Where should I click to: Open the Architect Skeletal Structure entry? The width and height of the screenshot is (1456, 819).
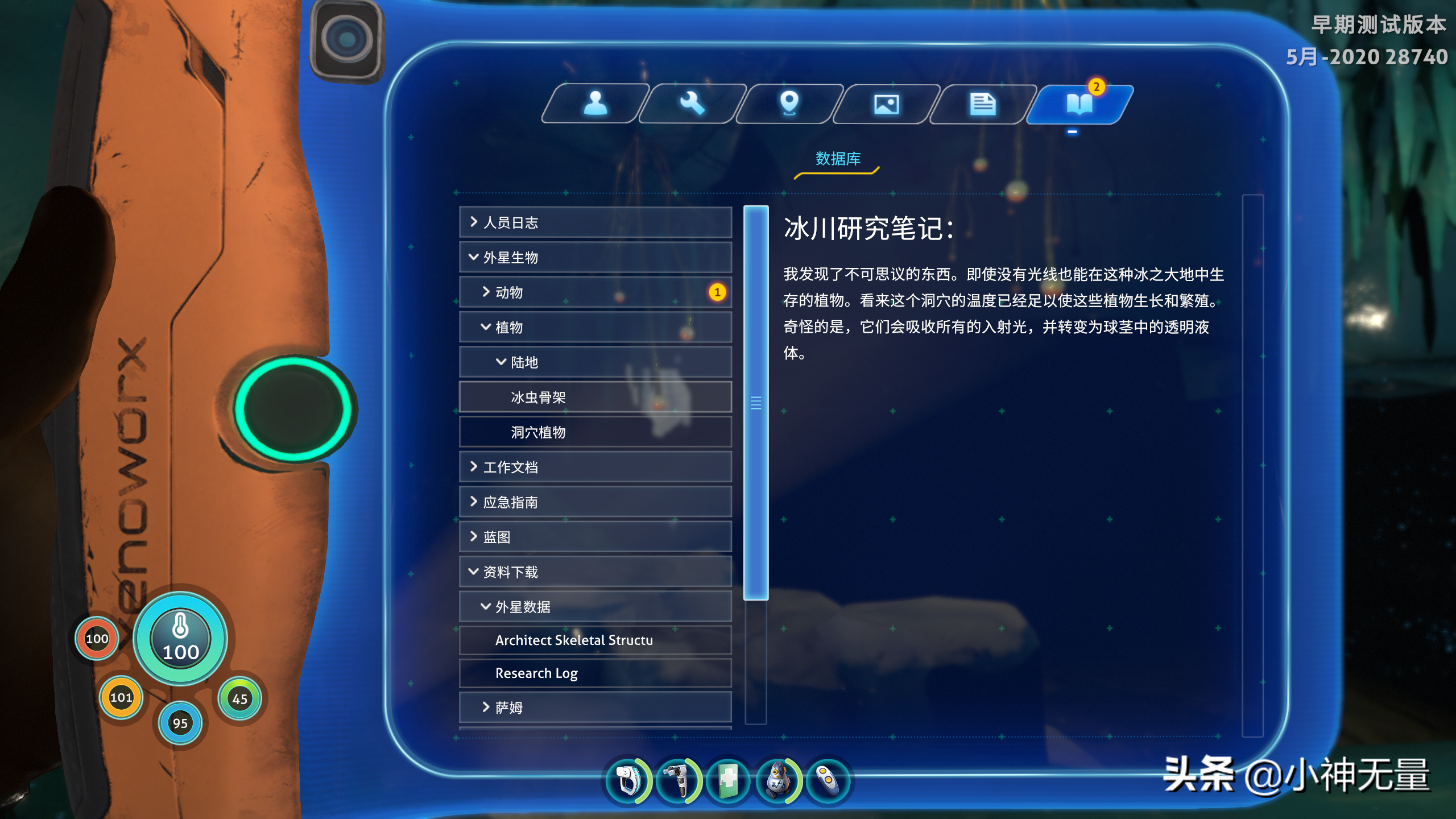pos(595,640)
